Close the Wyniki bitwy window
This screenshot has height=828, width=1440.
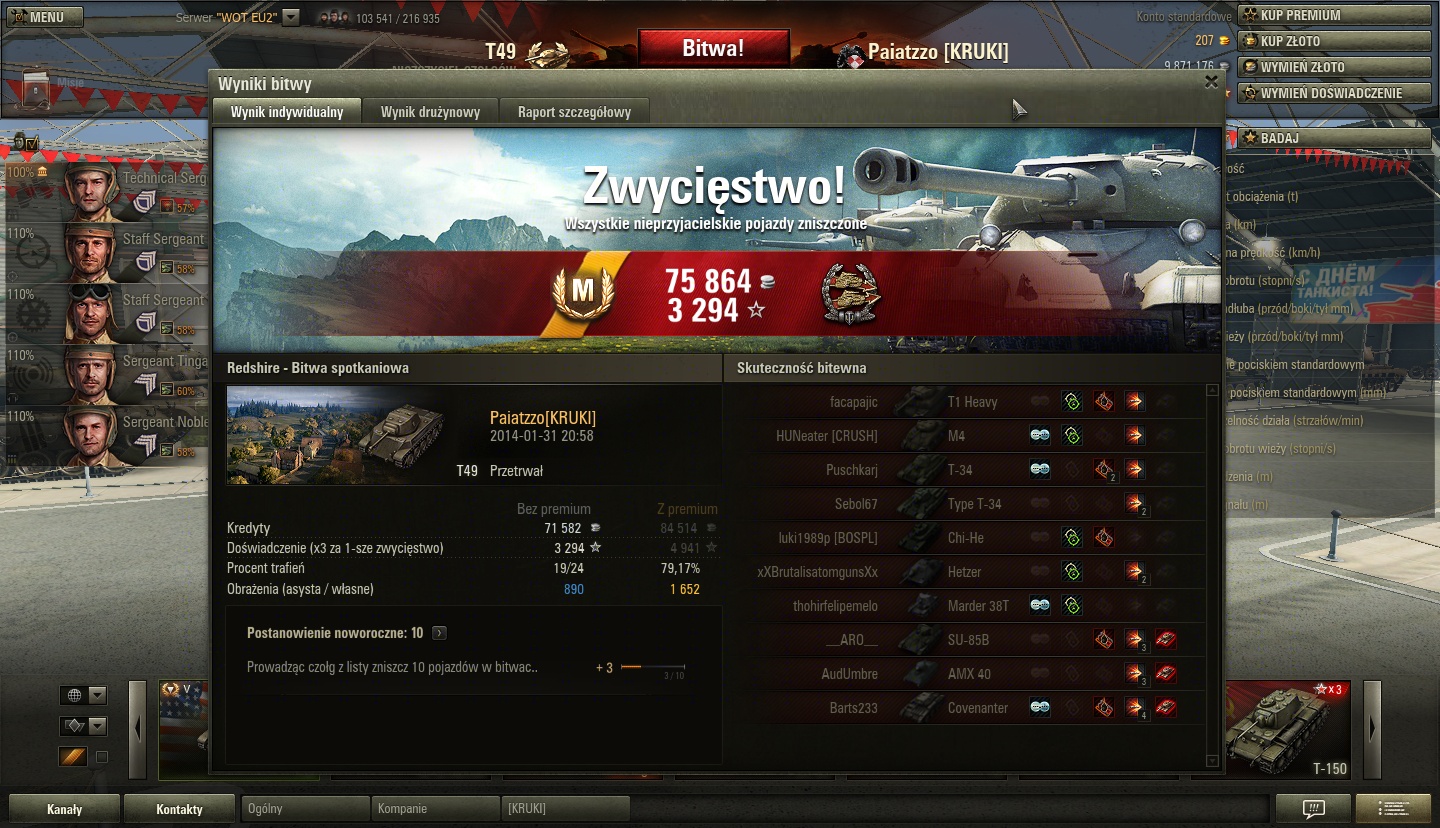(x=1211, y=82)
